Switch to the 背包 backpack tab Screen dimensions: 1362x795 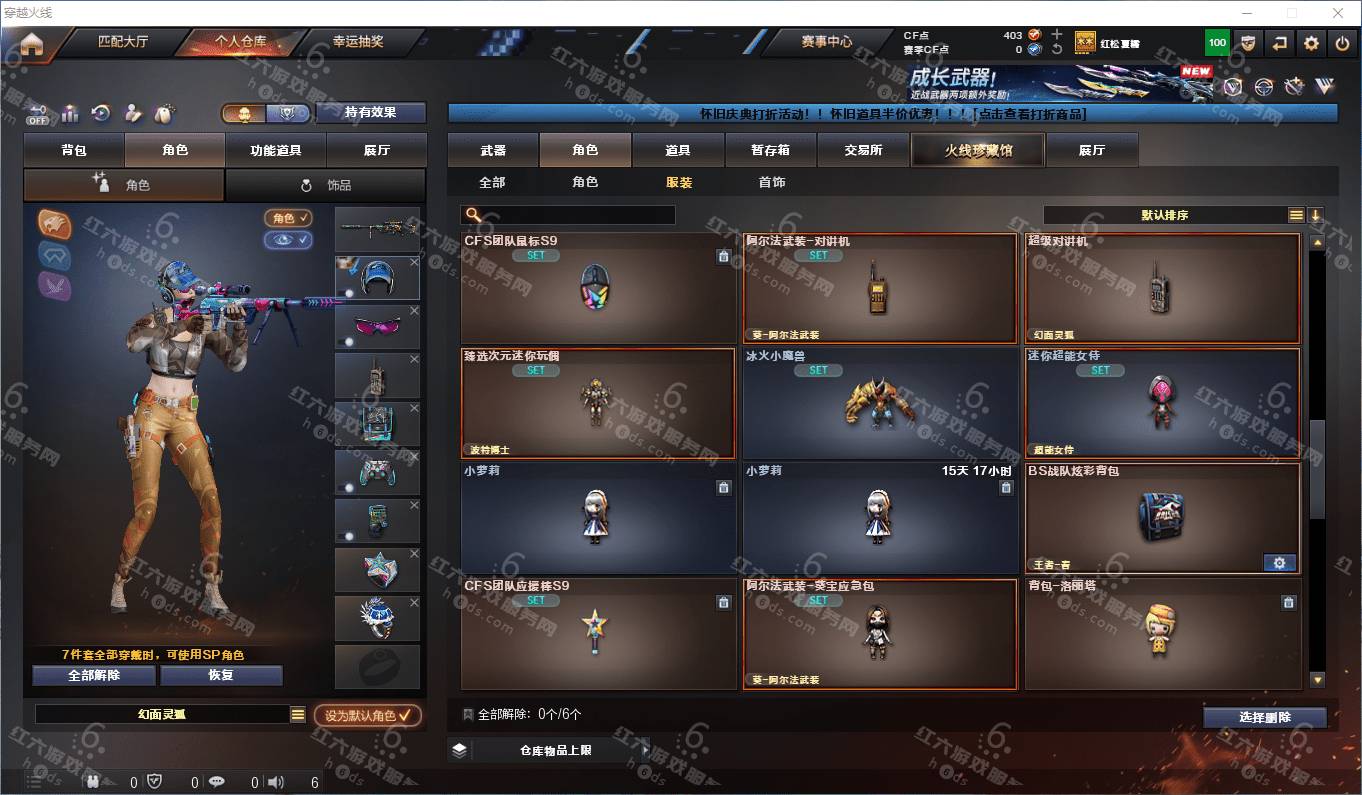(x=74, y=150)
